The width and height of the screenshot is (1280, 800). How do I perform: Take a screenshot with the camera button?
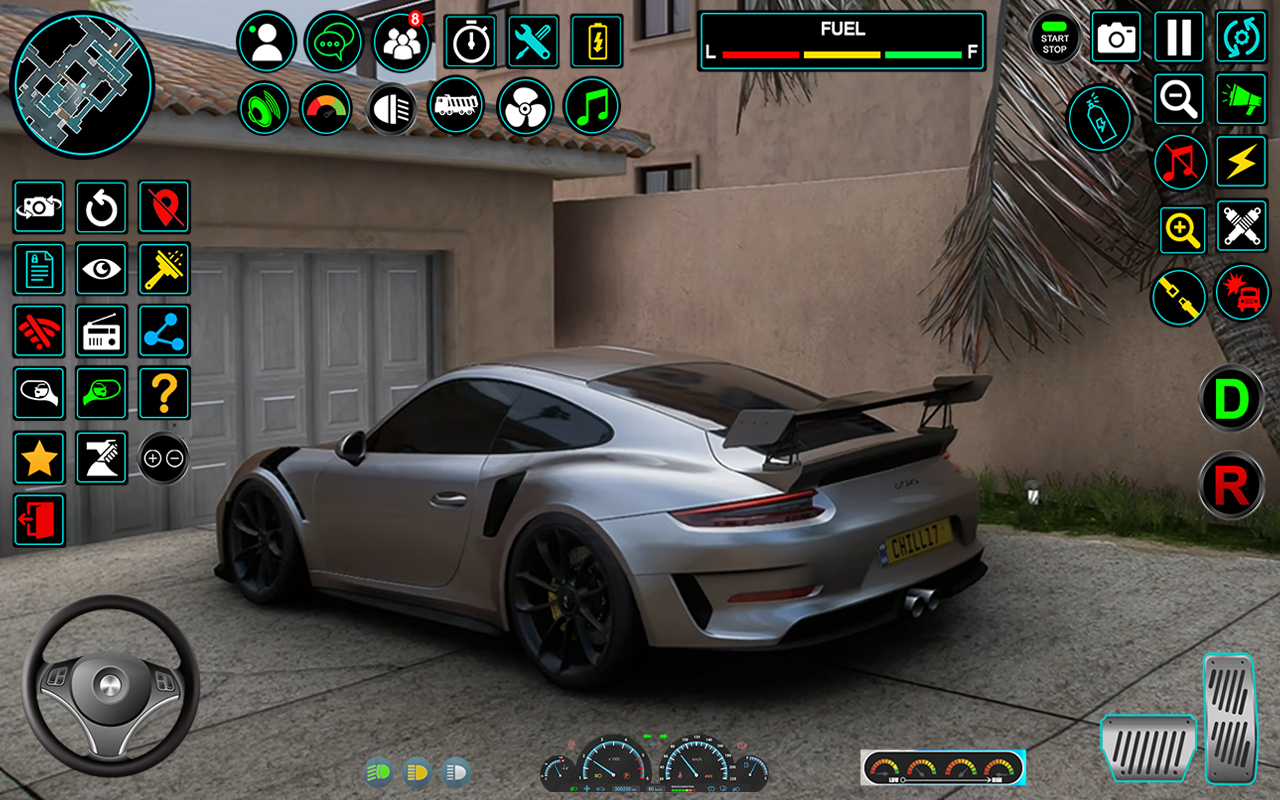pos(1116,38)
